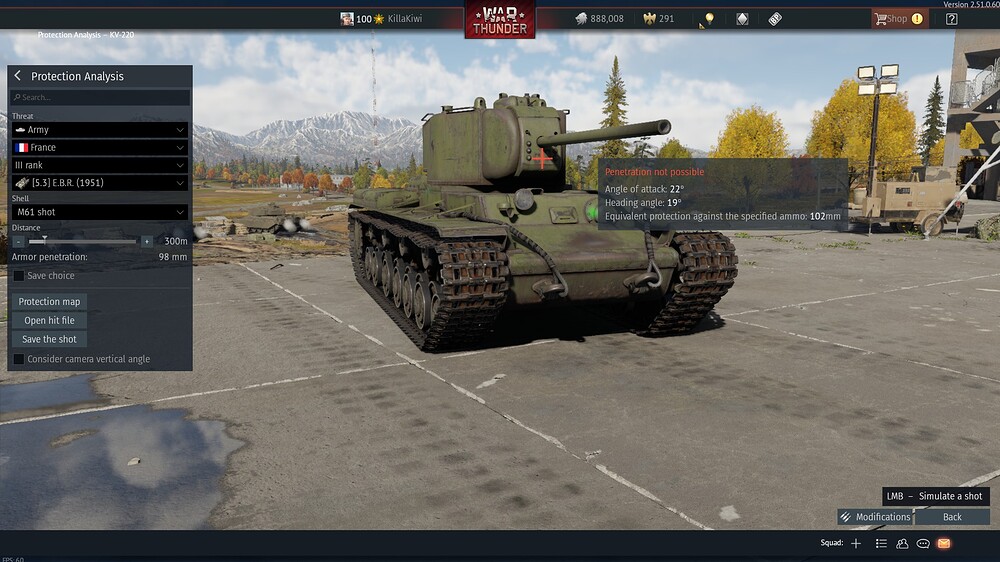Go Back from protection analysis
The height and width of the screenshot is (562, 1000).
tap(952, 517)
